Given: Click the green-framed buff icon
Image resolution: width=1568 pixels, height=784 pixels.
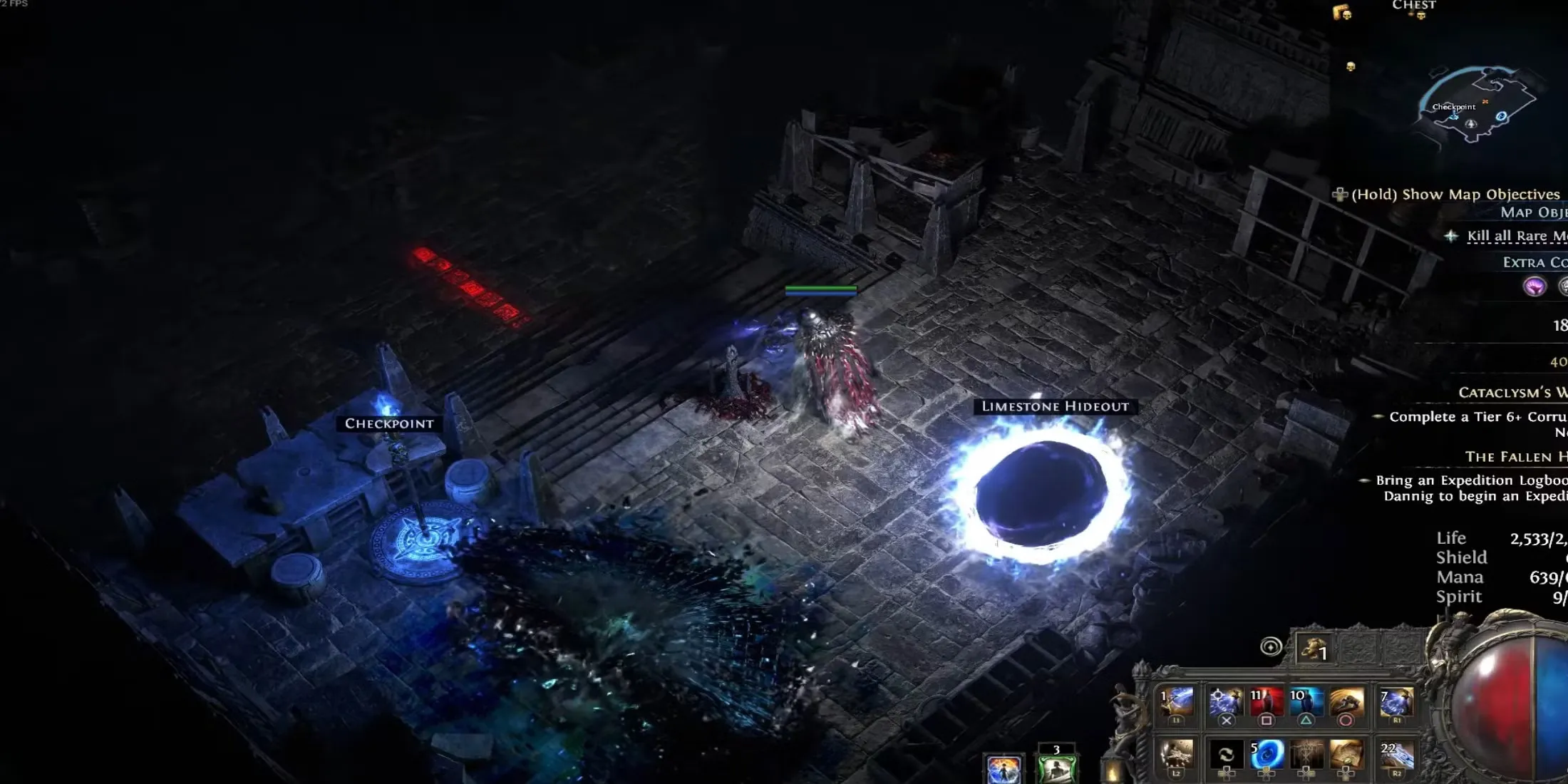Looking at the screenshot, I should click(1056, 767).
